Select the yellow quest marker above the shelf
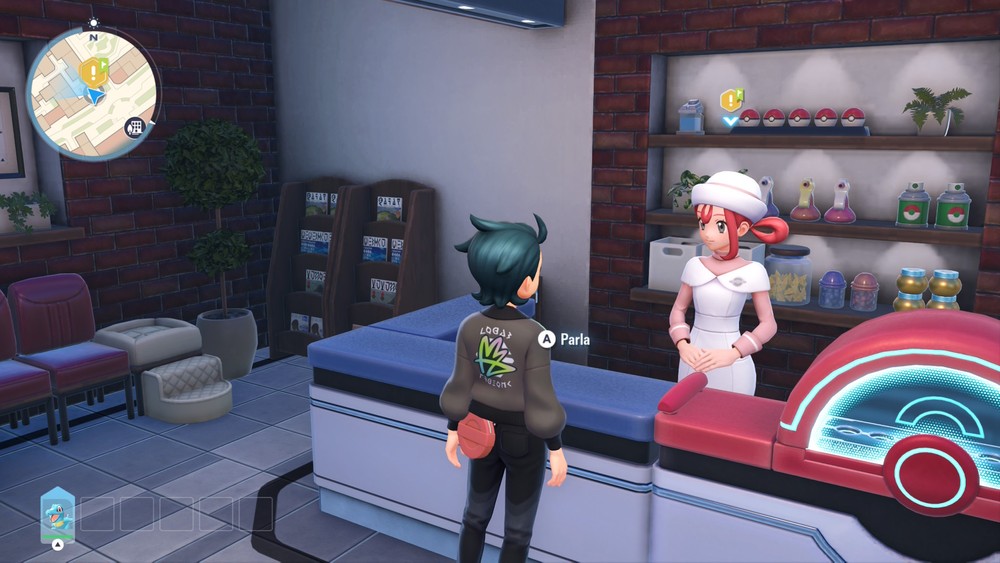The height and width of the screenshot is (563, 1000). (730, 100)
